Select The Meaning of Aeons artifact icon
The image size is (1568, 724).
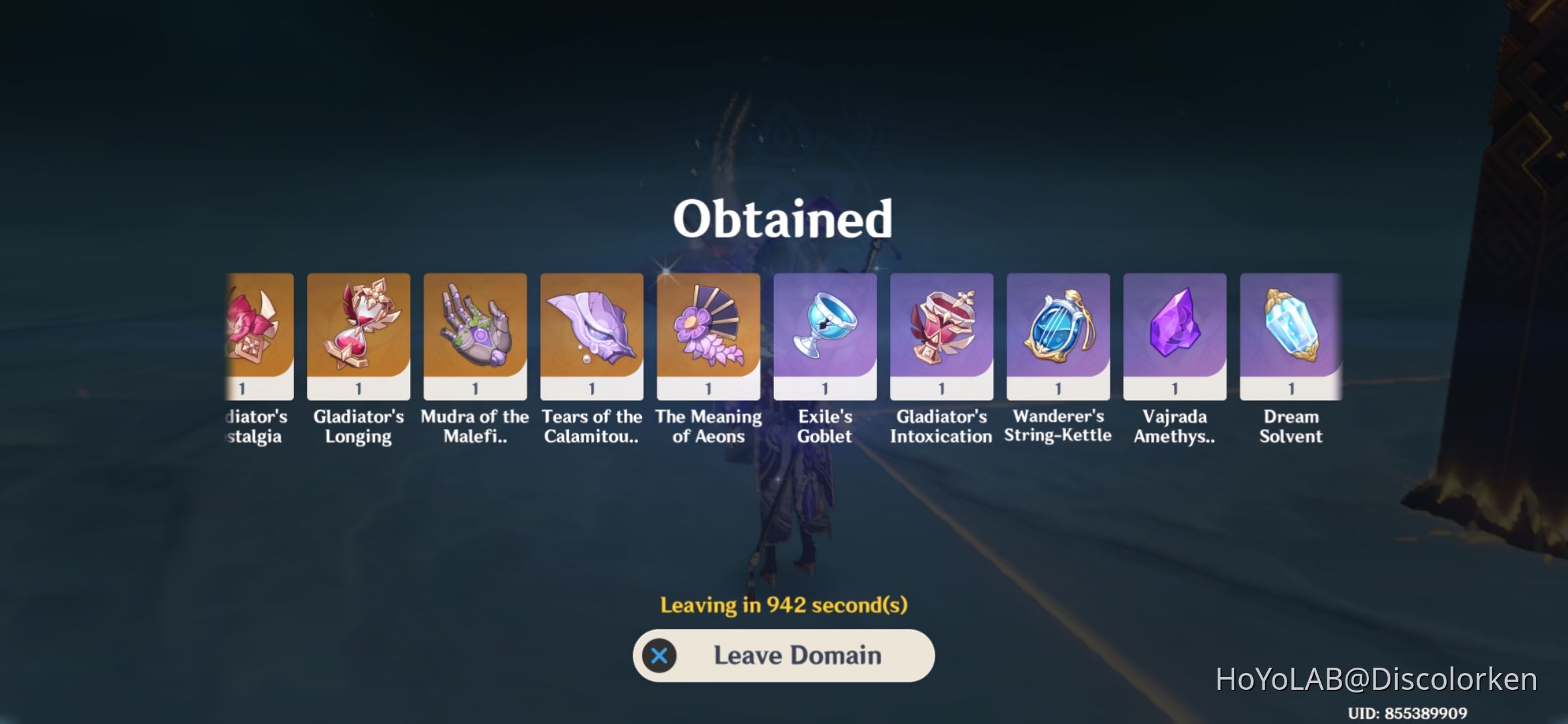[708, 328]
